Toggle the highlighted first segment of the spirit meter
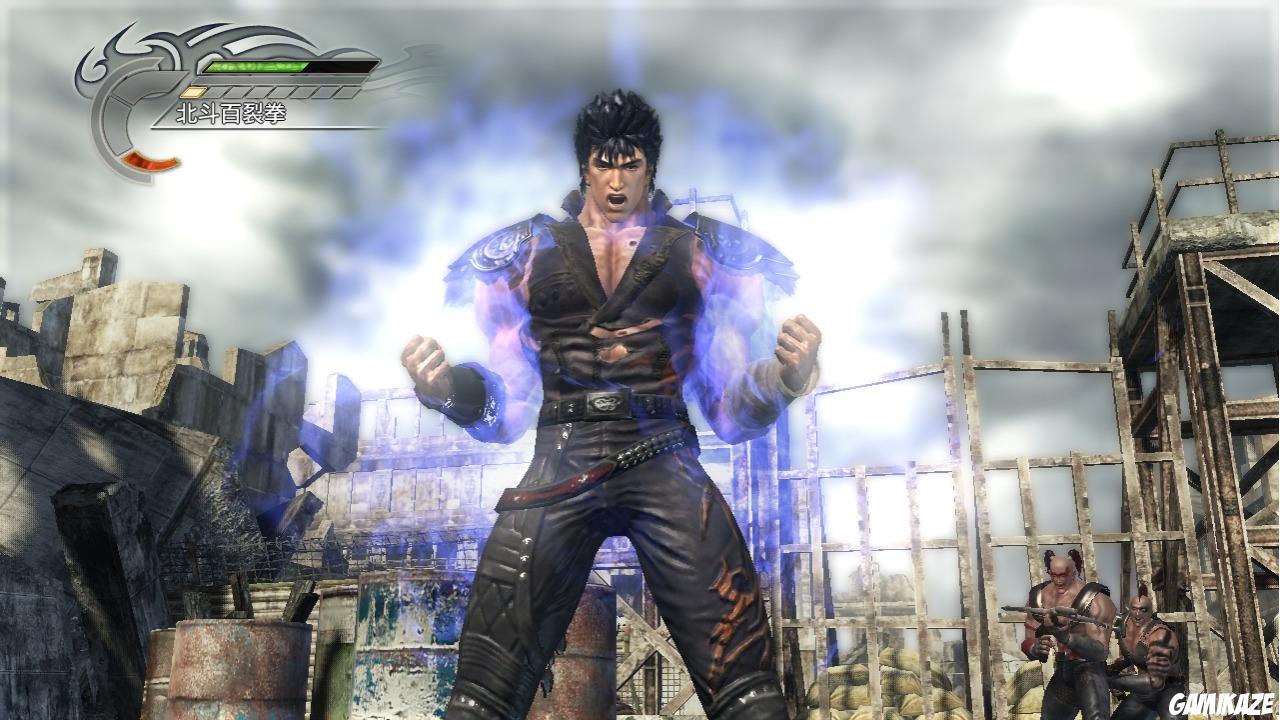Viewport: 1280px width, 720px height. click(x=193, y=90)
